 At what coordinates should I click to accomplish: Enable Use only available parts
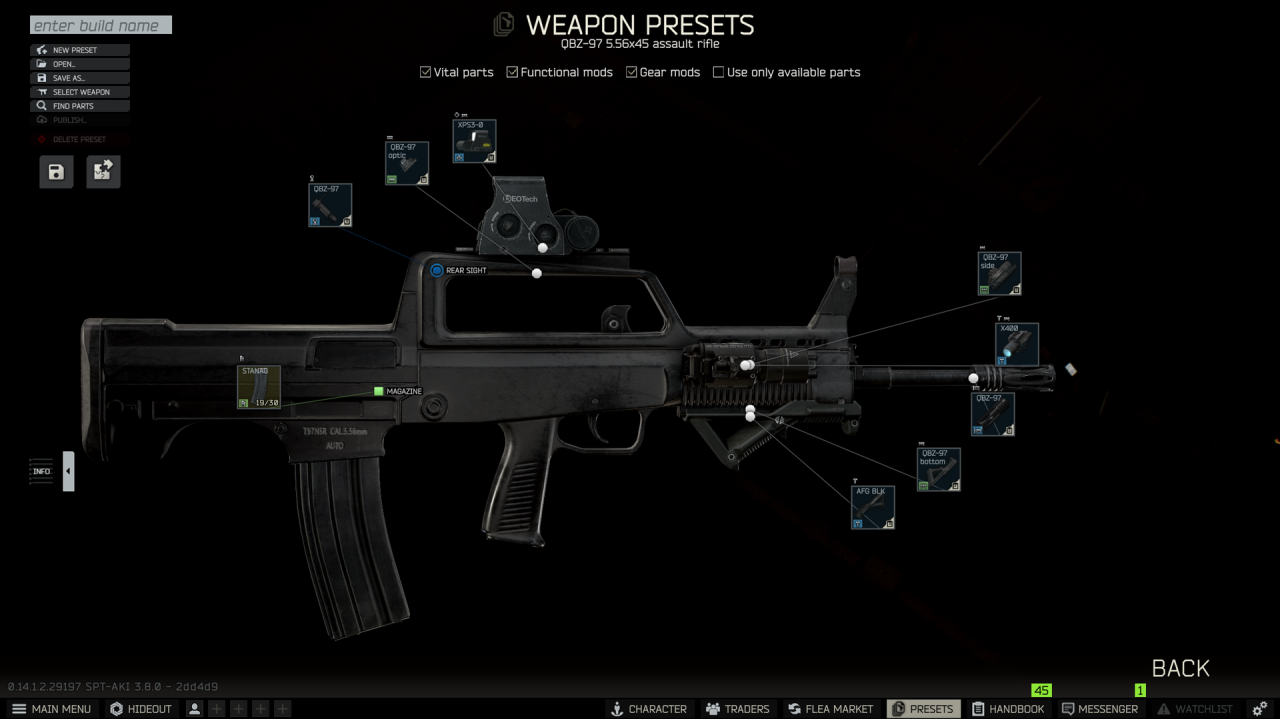coord(719,72)
